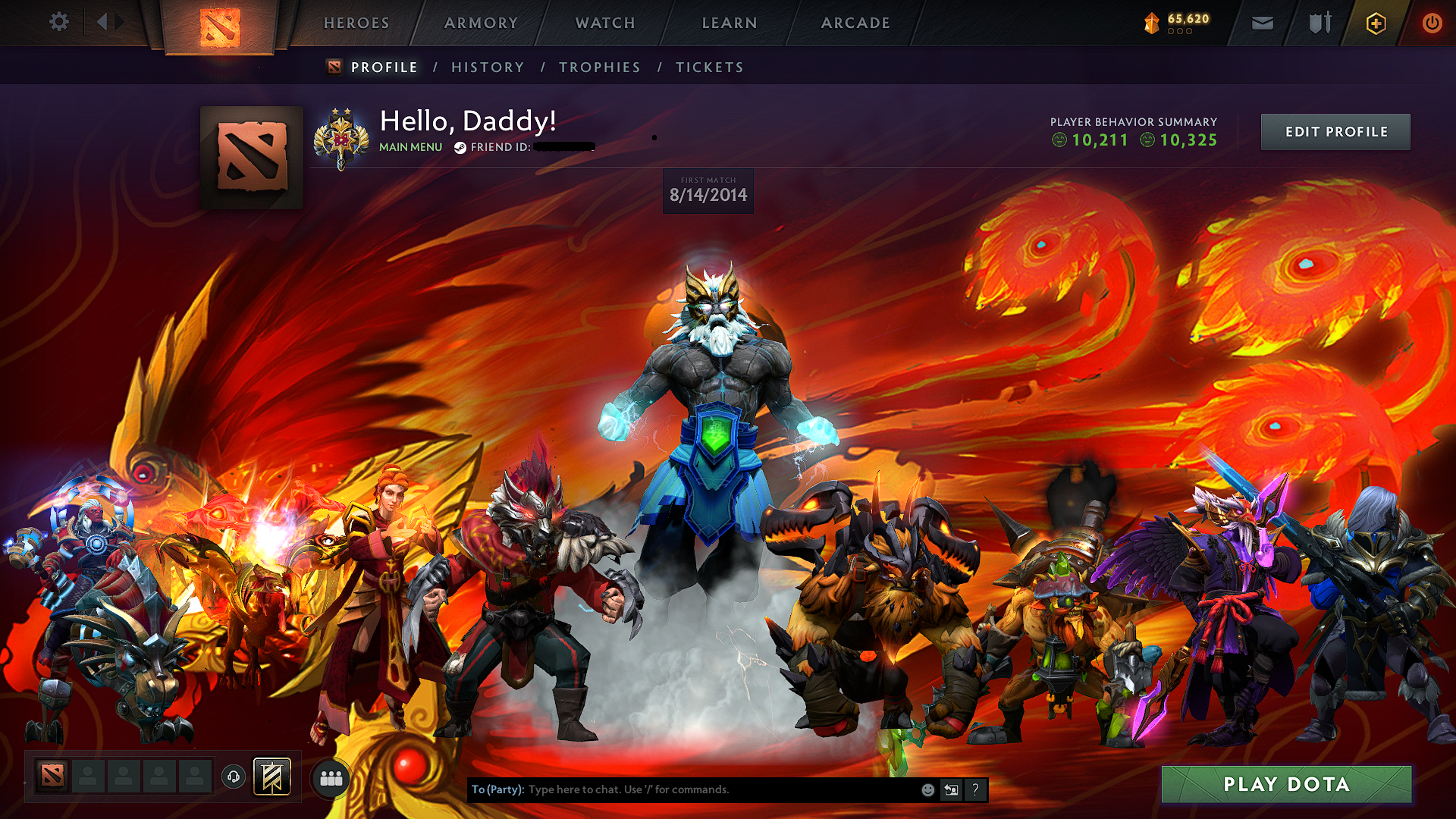Toggle the party finder people icon

(x=331, y=777)
